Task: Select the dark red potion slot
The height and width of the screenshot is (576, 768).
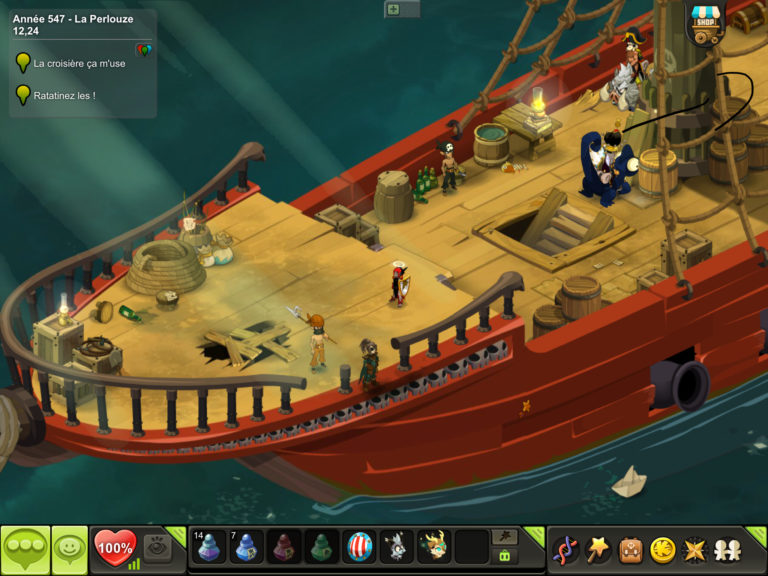Action: [285, 547]
